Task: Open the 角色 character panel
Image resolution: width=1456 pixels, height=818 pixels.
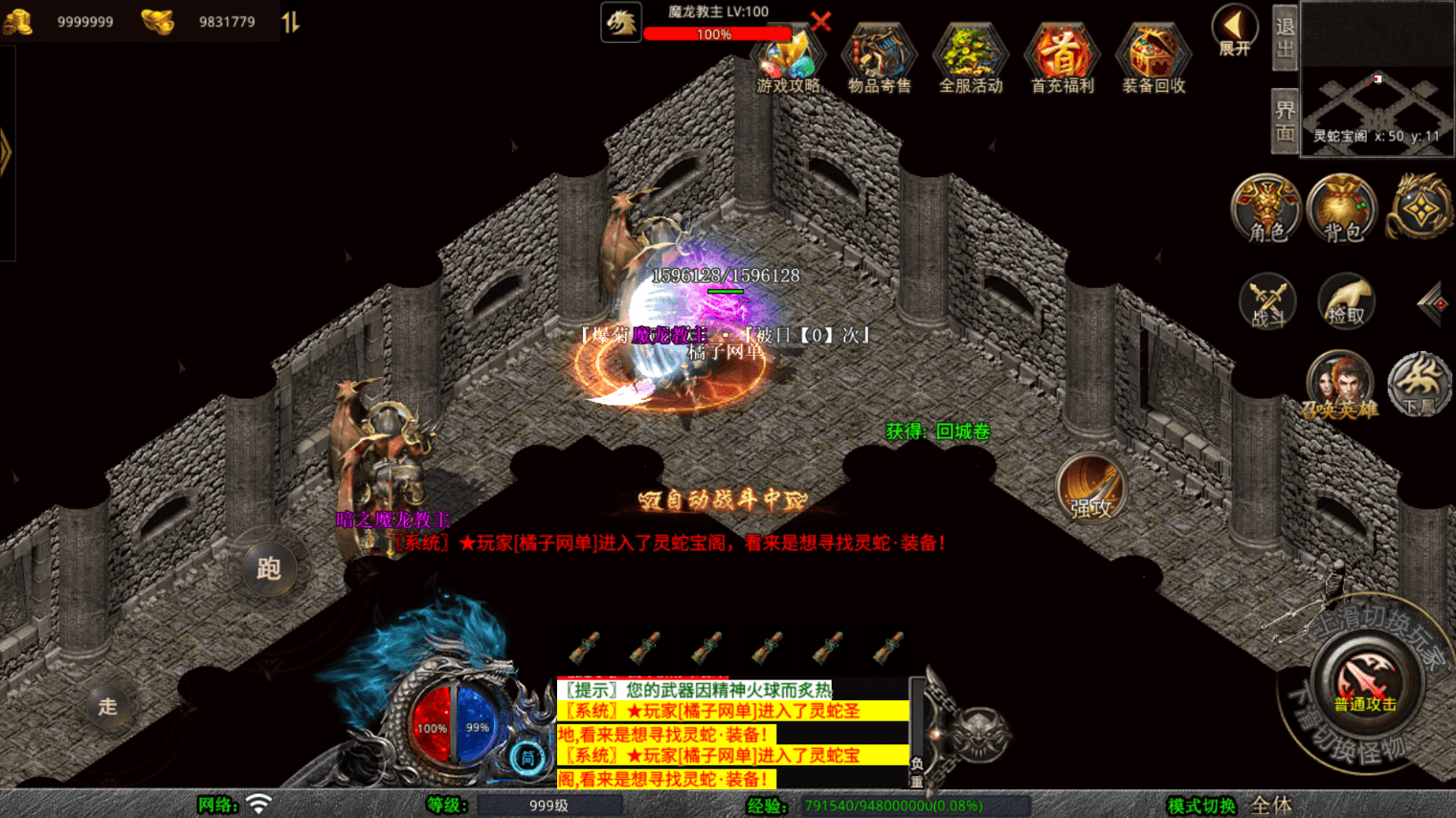Action: (x=1266, y=210)
